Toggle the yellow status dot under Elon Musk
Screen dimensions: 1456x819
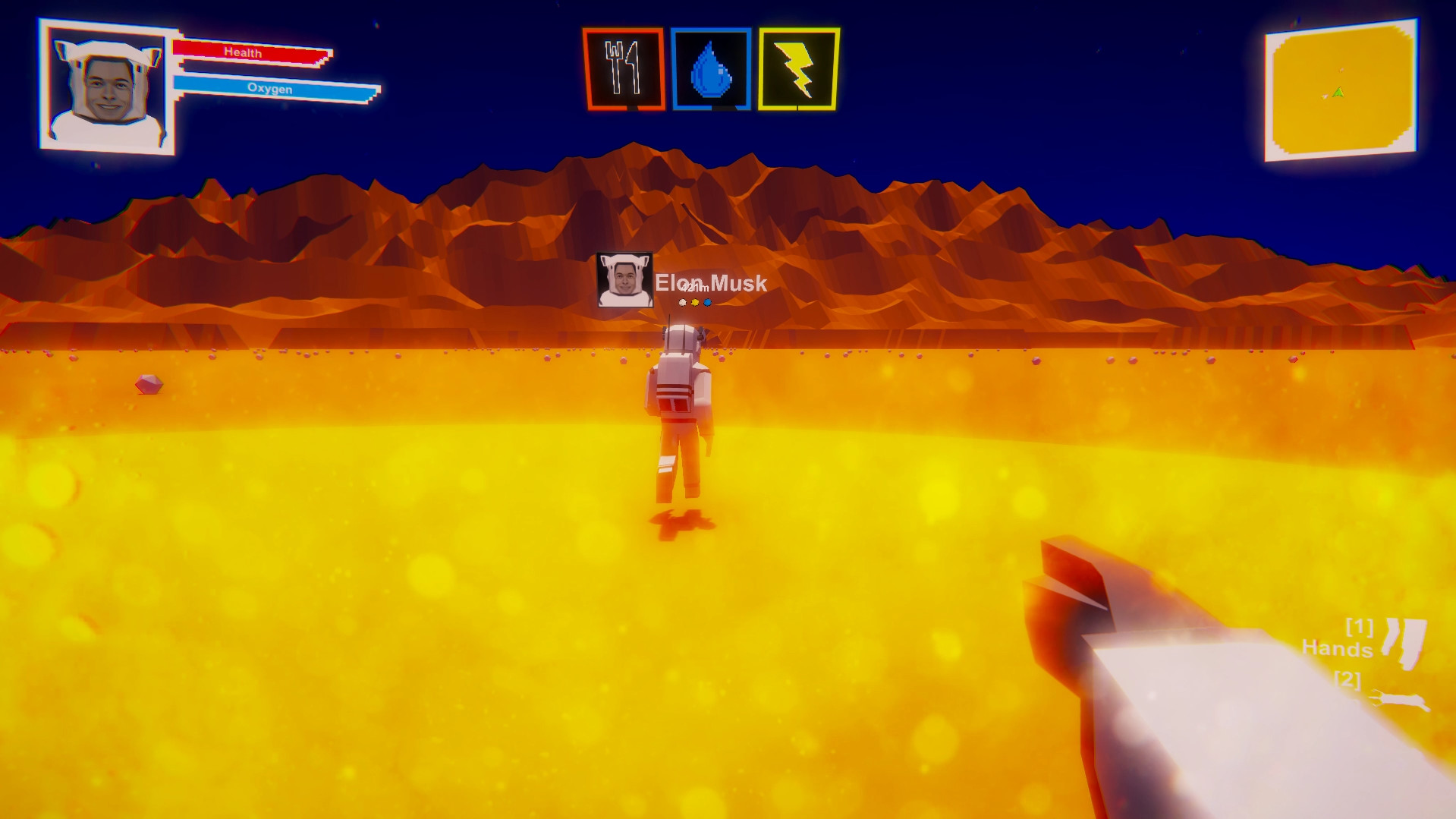694,301
